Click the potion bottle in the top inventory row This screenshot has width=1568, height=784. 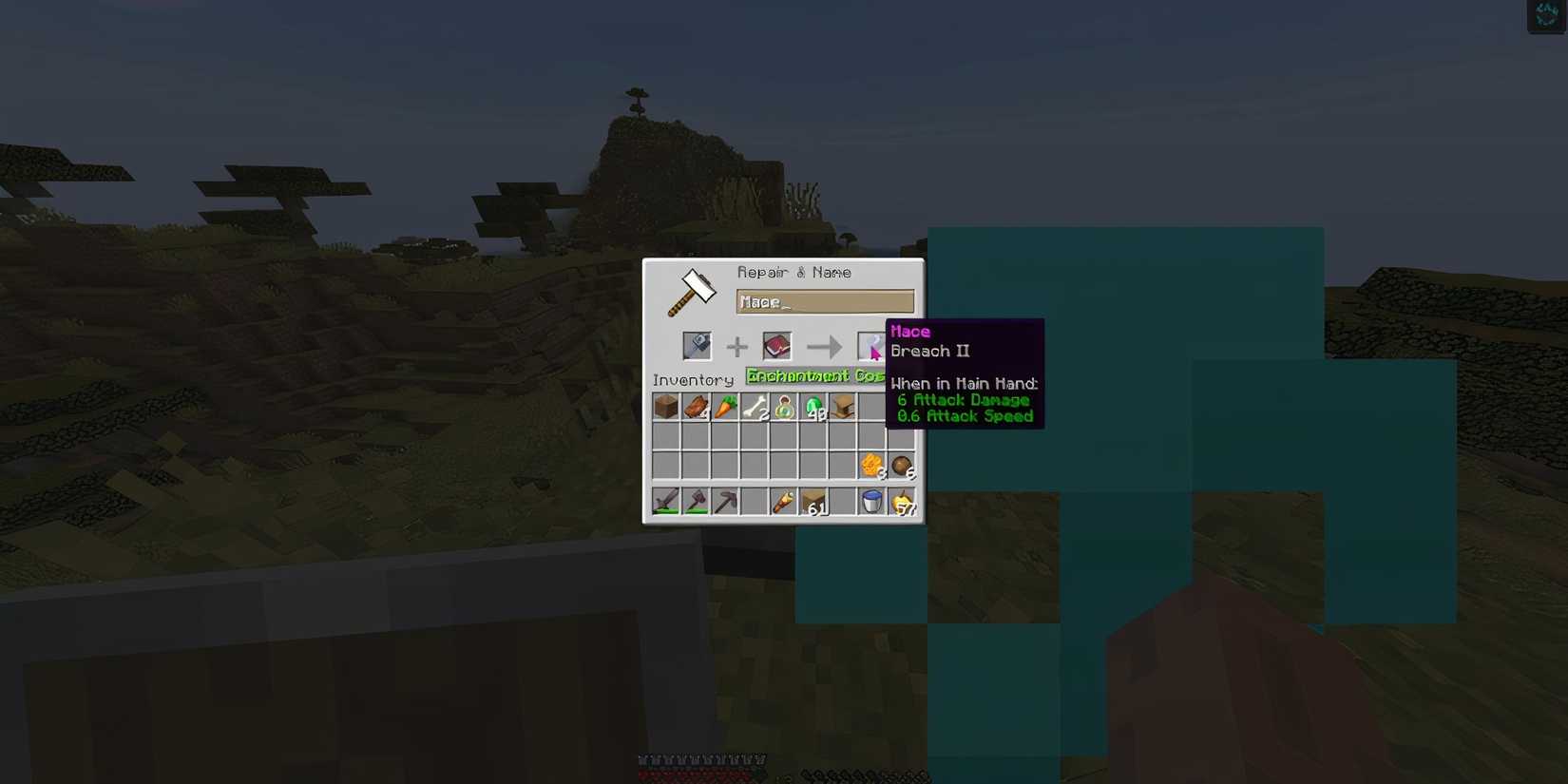pos(784,407)
